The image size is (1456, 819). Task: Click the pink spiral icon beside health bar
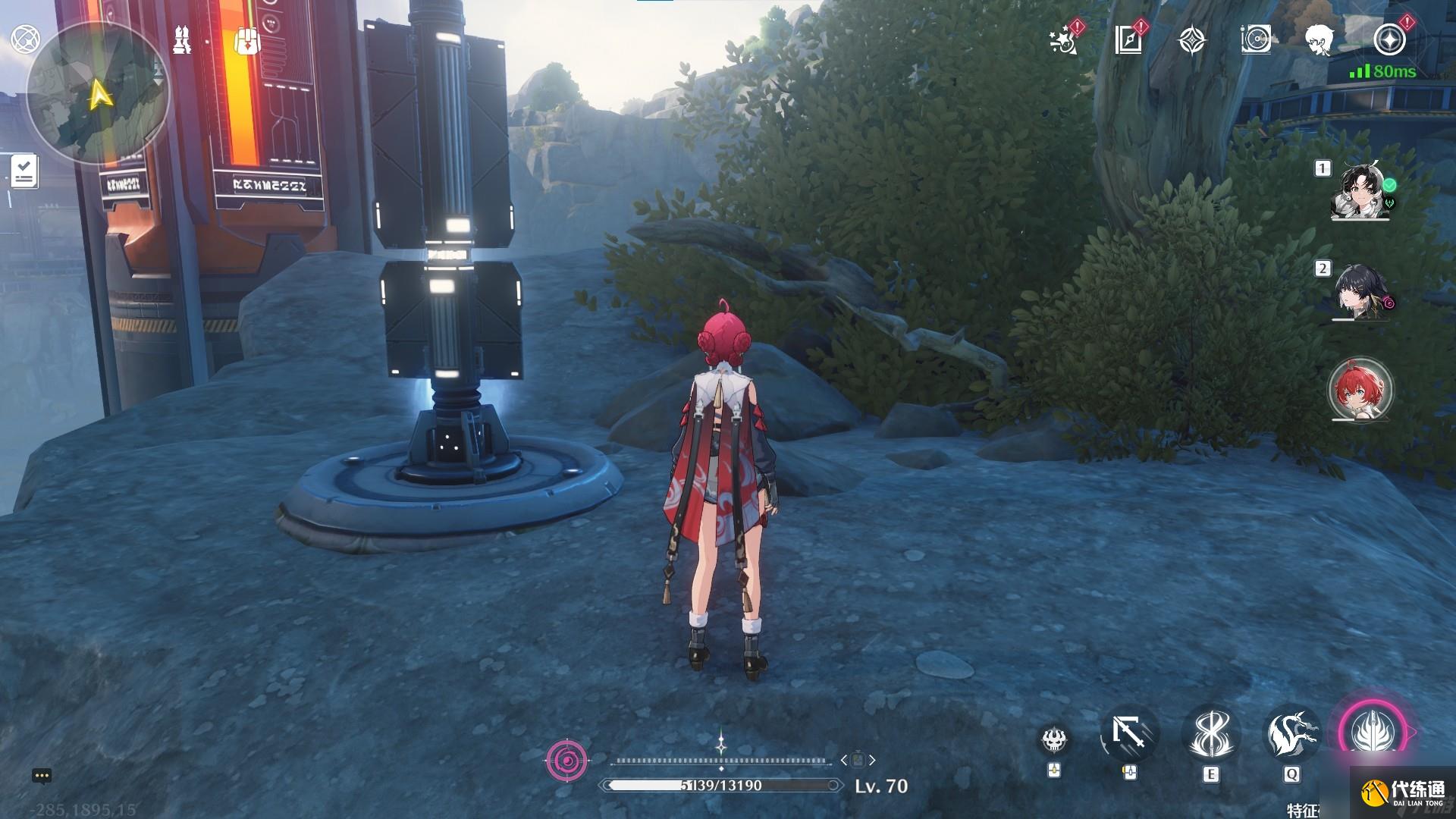coord(566,760)
